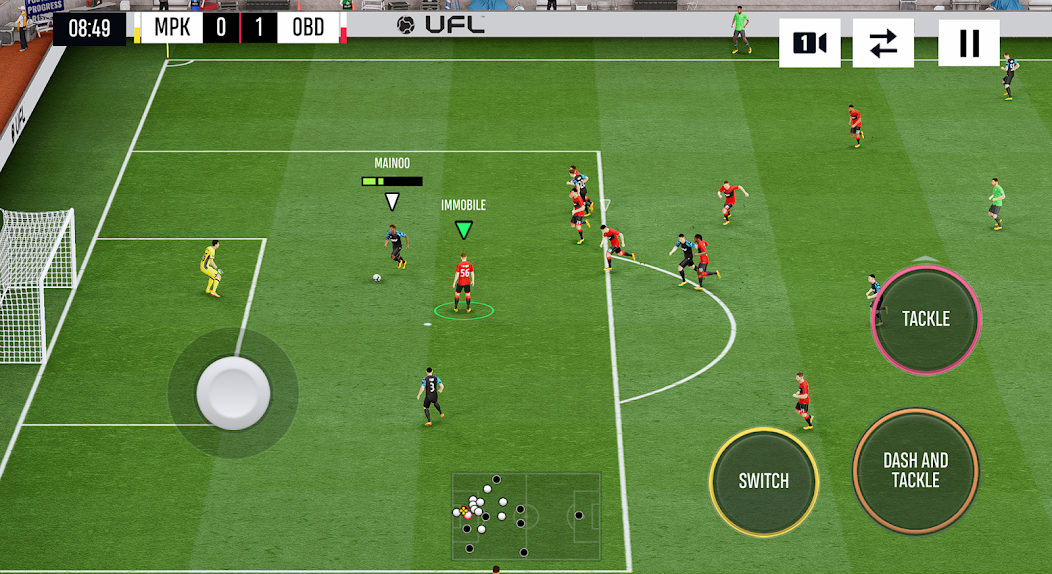
Task: Activate the Dash and Tackle button
Action: pos(915,470)
